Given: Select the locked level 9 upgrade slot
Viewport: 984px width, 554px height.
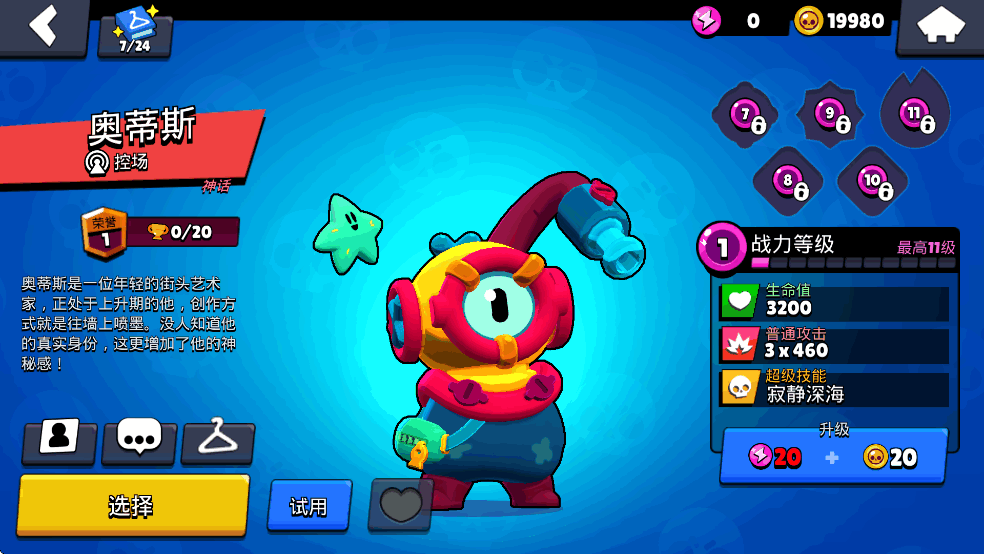Looking at the screenshot, I should (x=830, y=116).
